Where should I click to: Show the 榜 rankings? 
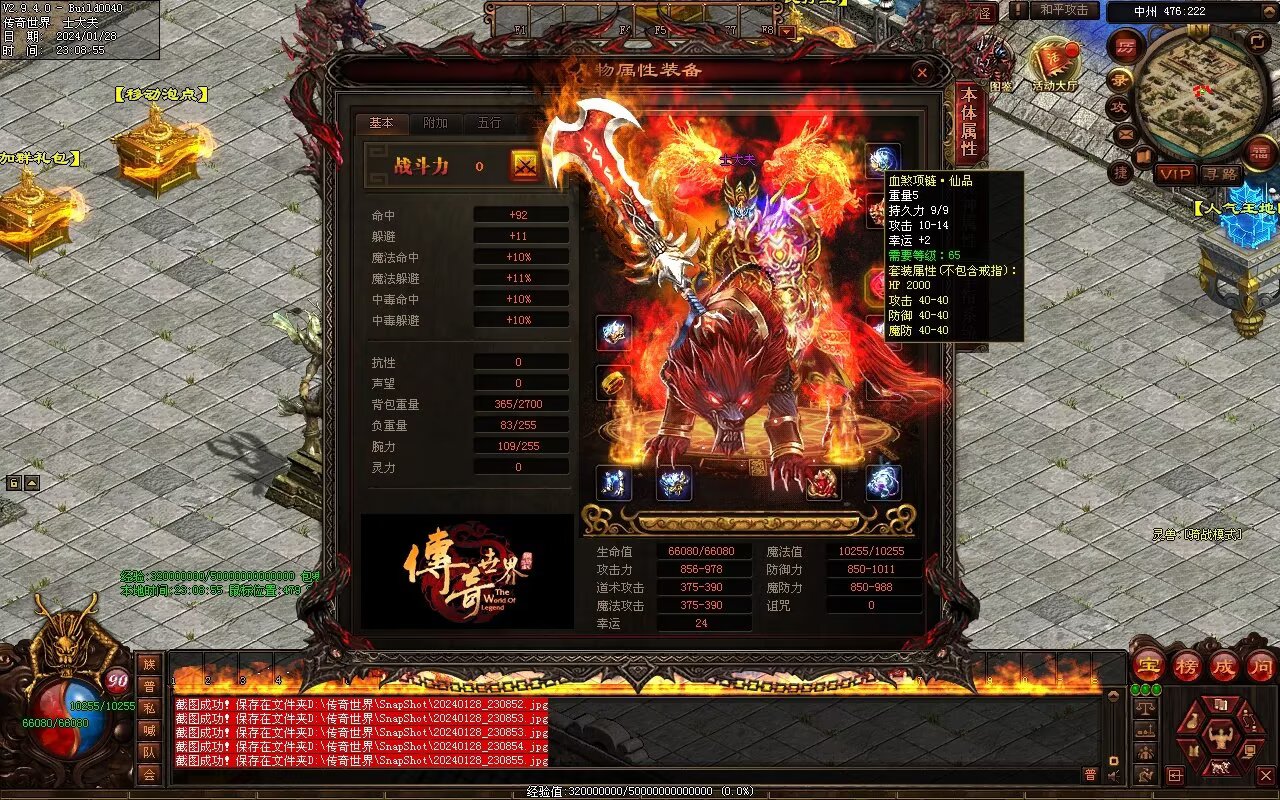coord(1187,666)
